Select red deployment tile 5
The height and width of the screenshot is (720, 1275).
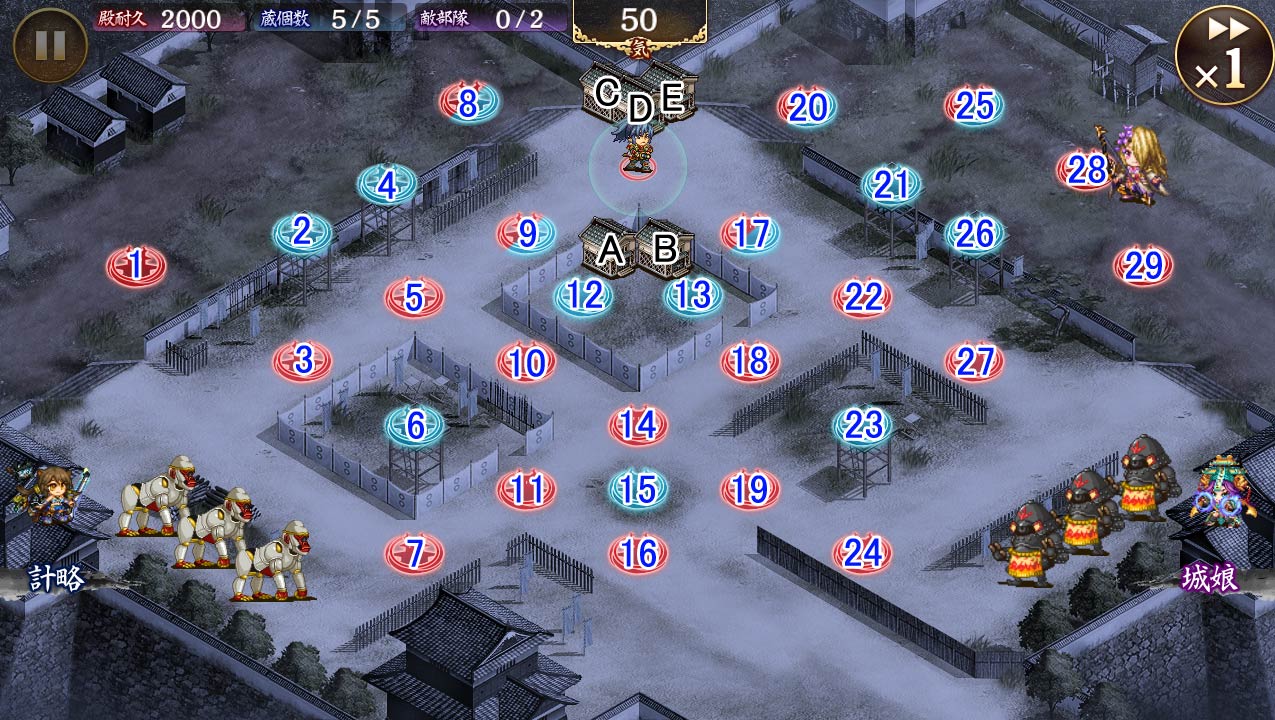(414, 297)
